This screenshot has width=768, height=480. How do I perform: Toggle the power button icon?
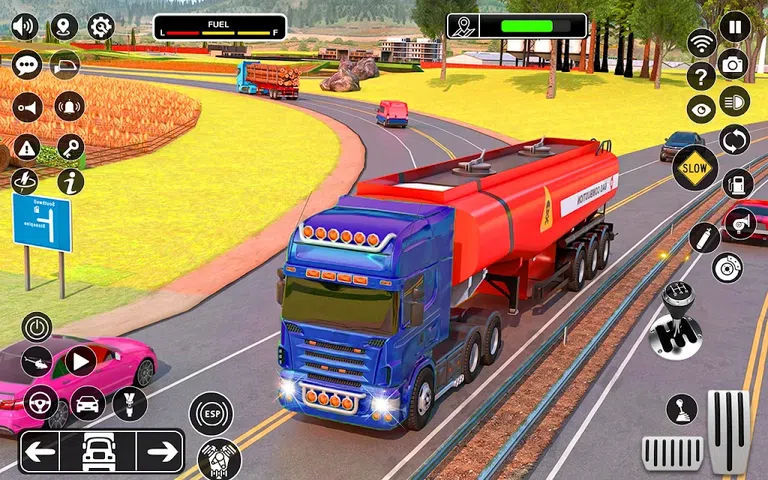pos(37,327)
